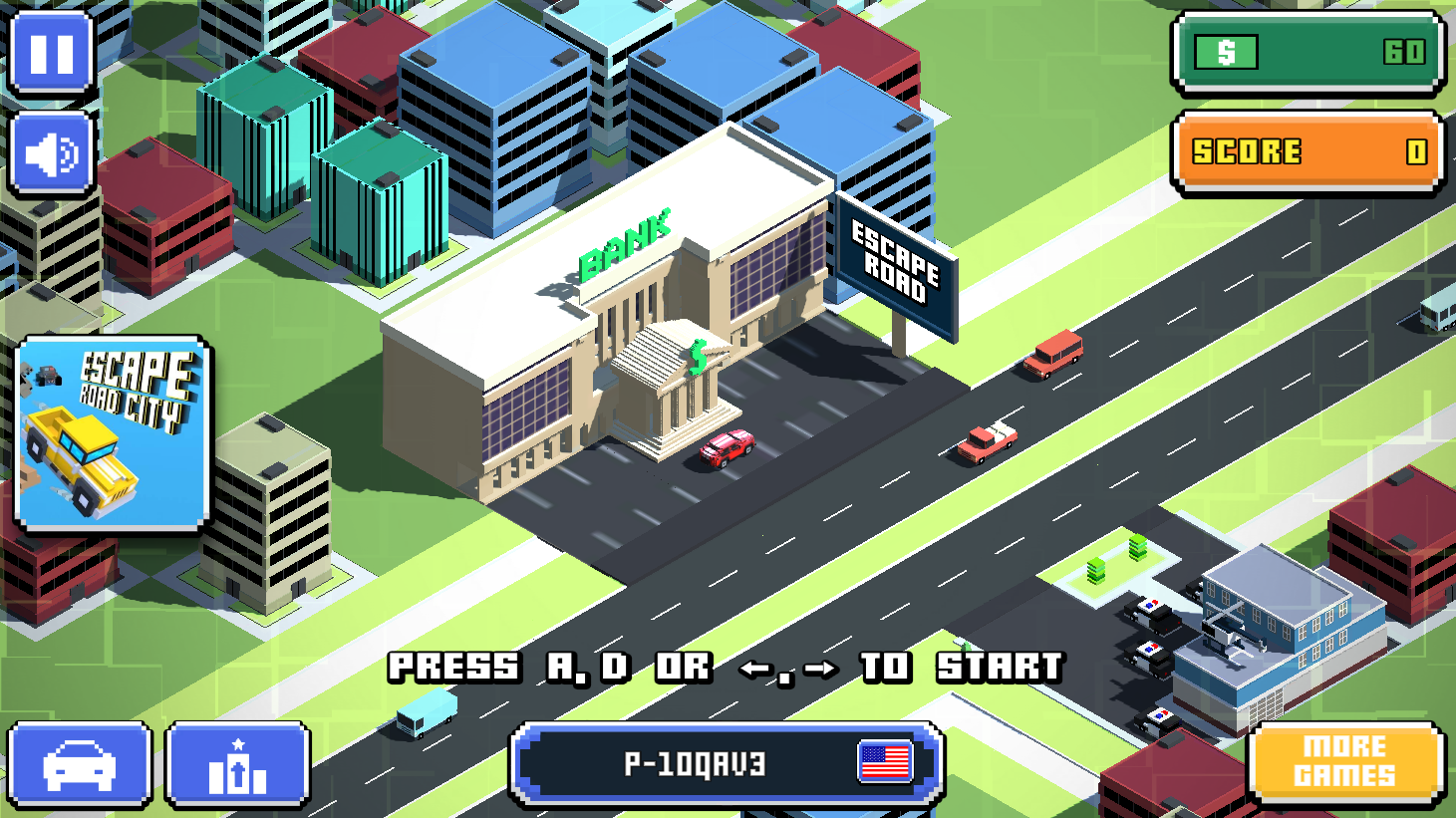This screenshot has height=818, width=1456.
Task: Click the pause icon in the top-left corner
Action: pos(52,54)
